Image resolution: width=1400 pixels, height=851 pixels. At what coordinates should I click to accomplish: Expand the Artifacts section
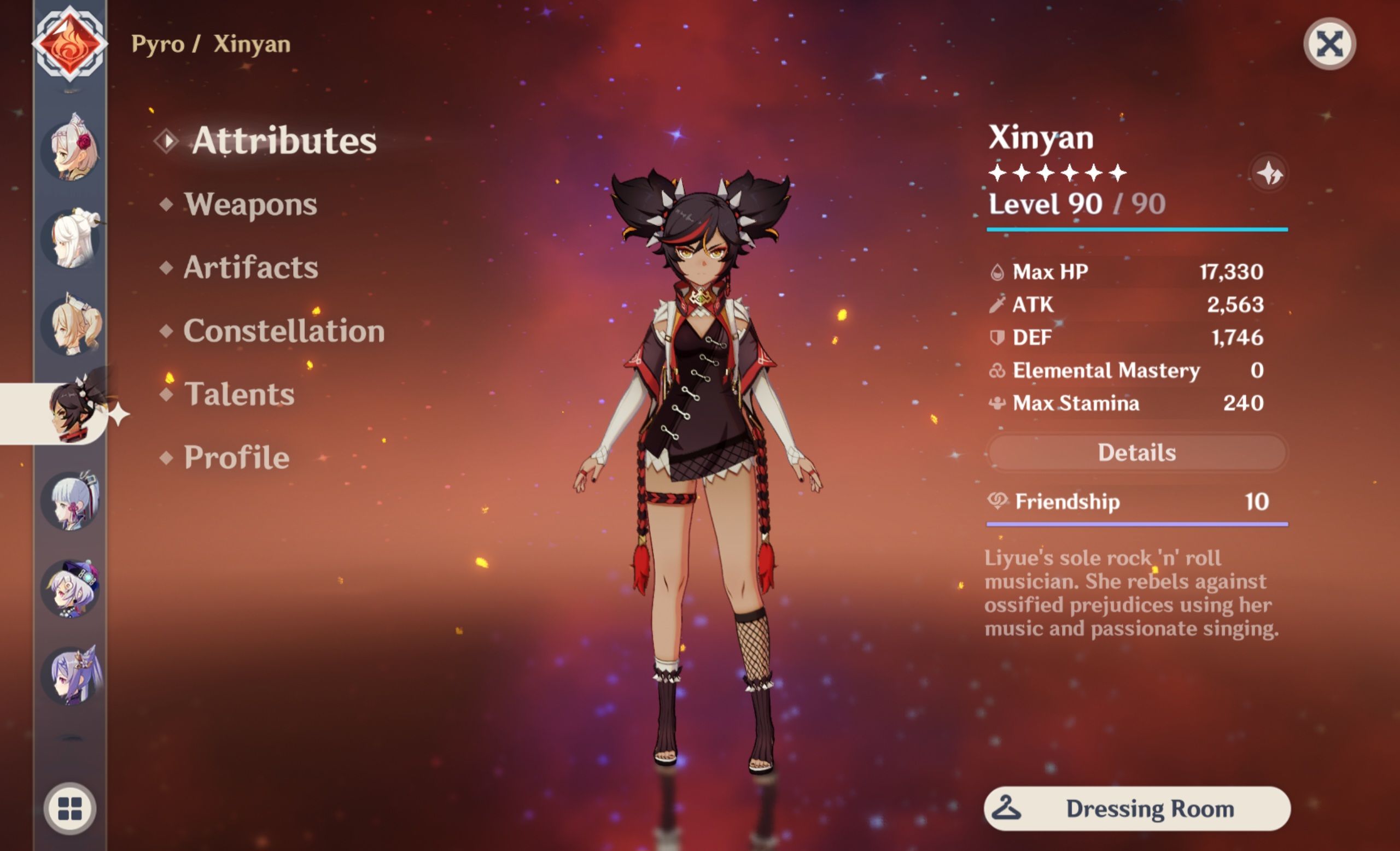[x=250, y=267]
